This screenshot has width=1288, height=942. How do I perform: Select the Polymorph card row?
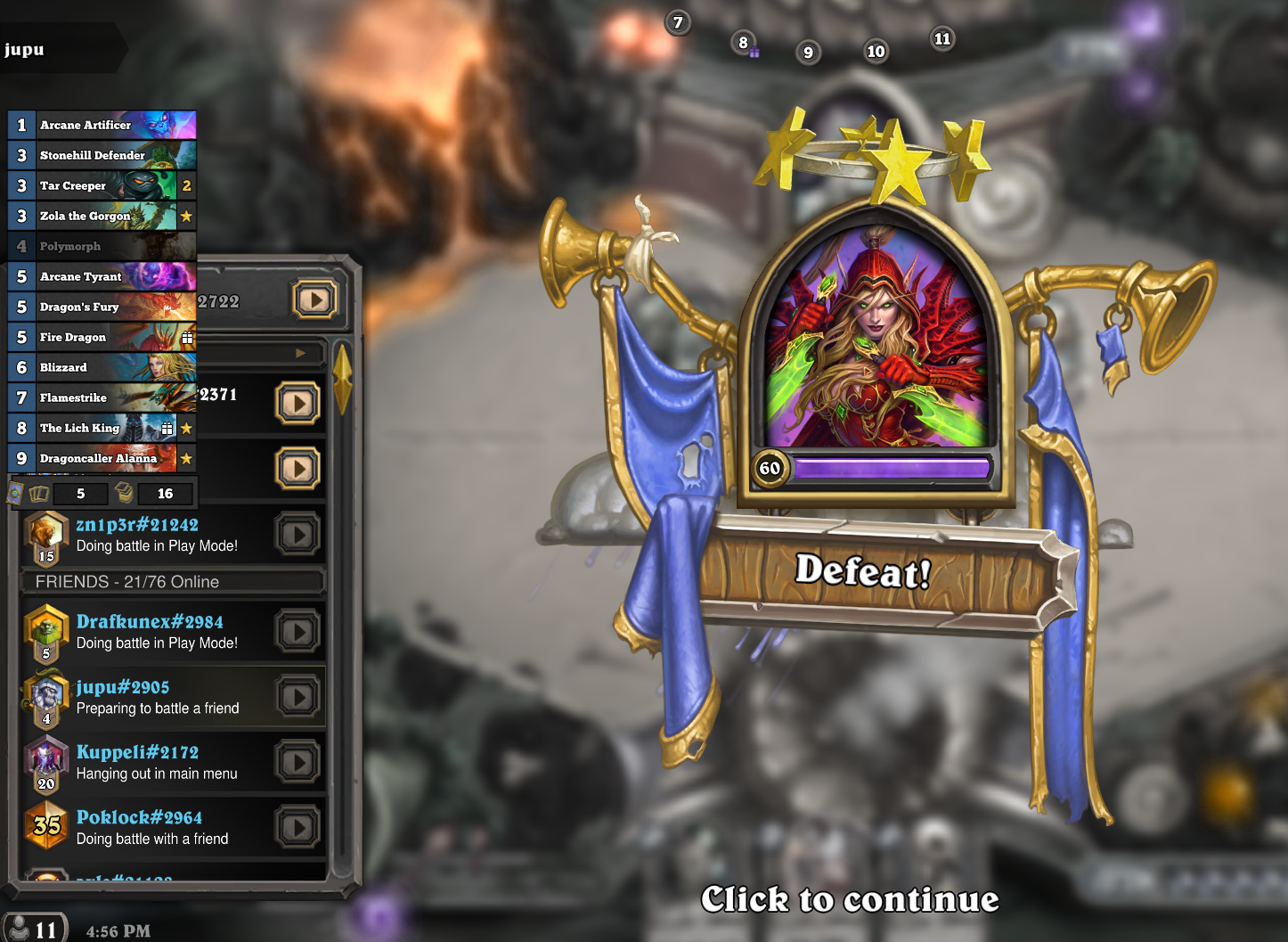pyautogui.click(x=102, y=246)
